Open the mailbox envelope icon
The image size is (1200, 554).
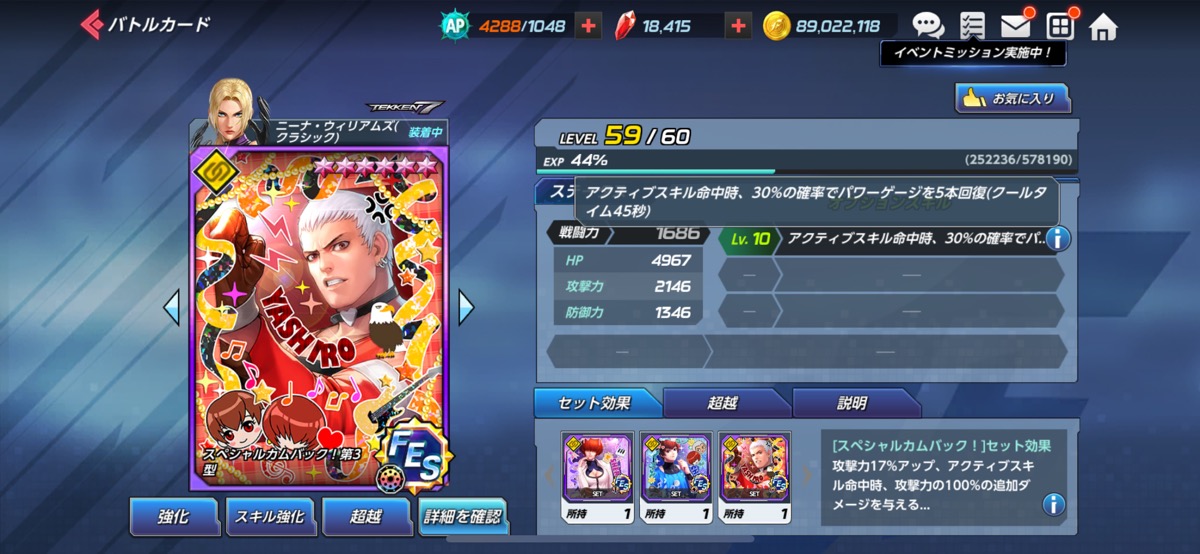(x=1016, y=26)
